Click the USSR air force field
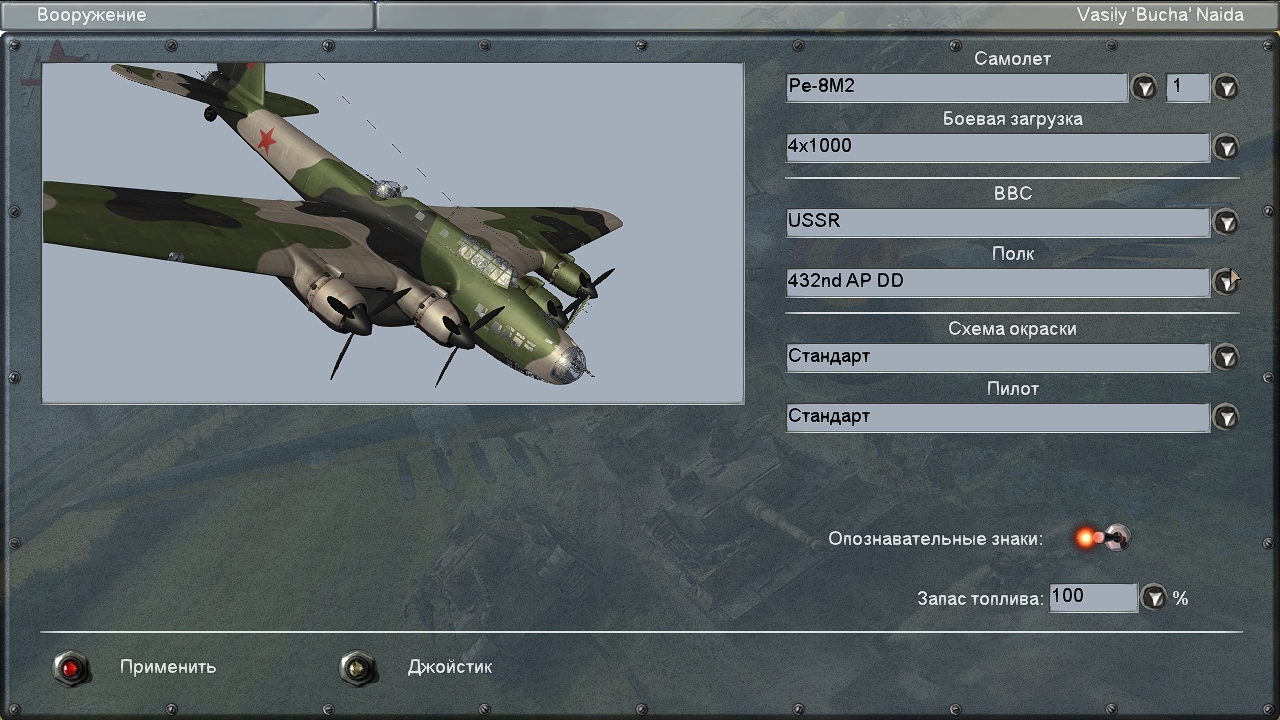The width and height of the screenshot is (1280, 720). (997, 222)
